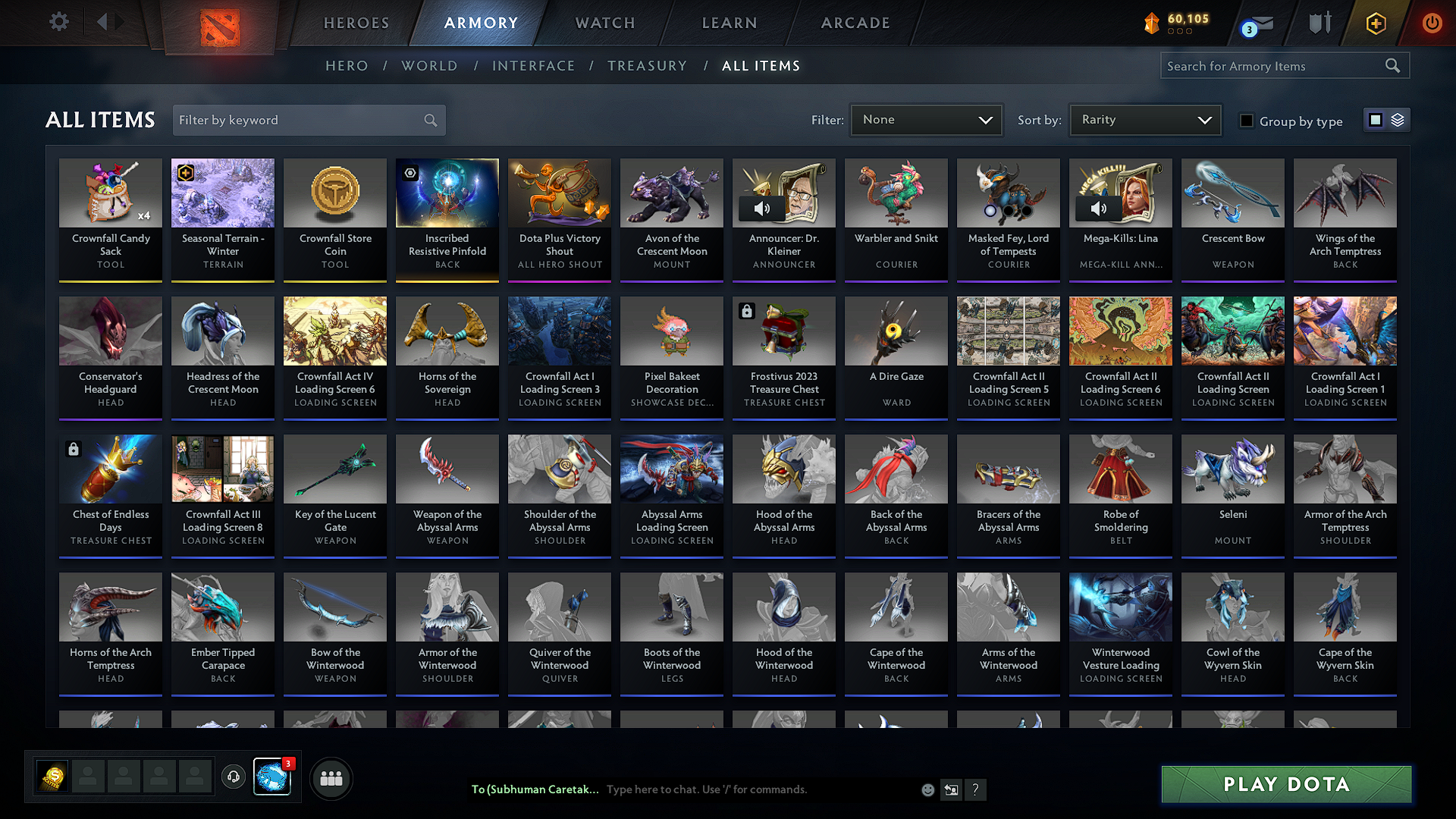The height and width of the screenshot is (819, 1456).
Task: Click the red power icon
Action: coord(1432,23)
